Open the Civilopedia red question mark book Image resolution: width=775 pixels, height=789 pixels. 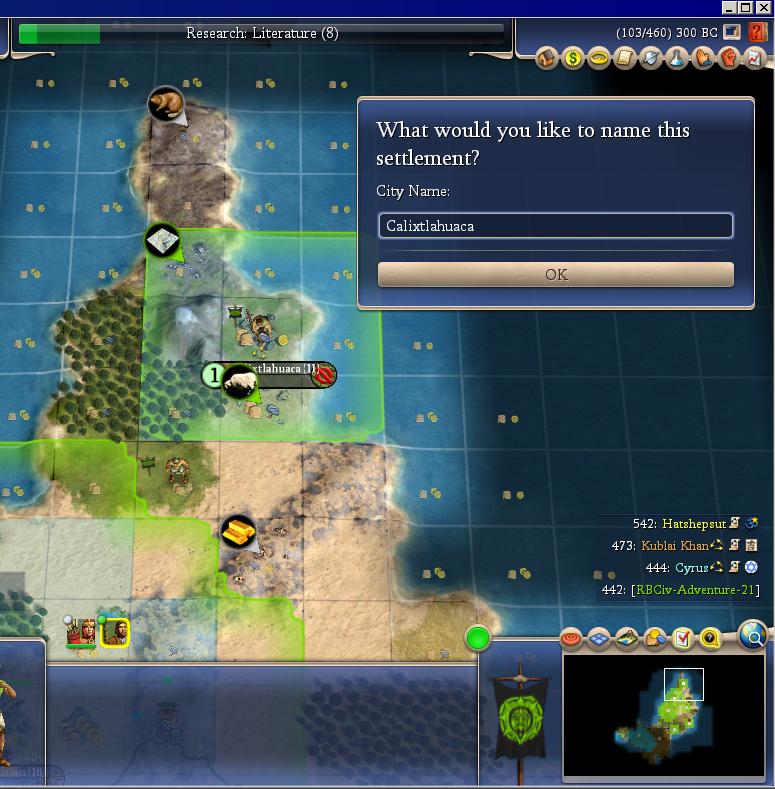pyautogui.click(x=758, y=32)
